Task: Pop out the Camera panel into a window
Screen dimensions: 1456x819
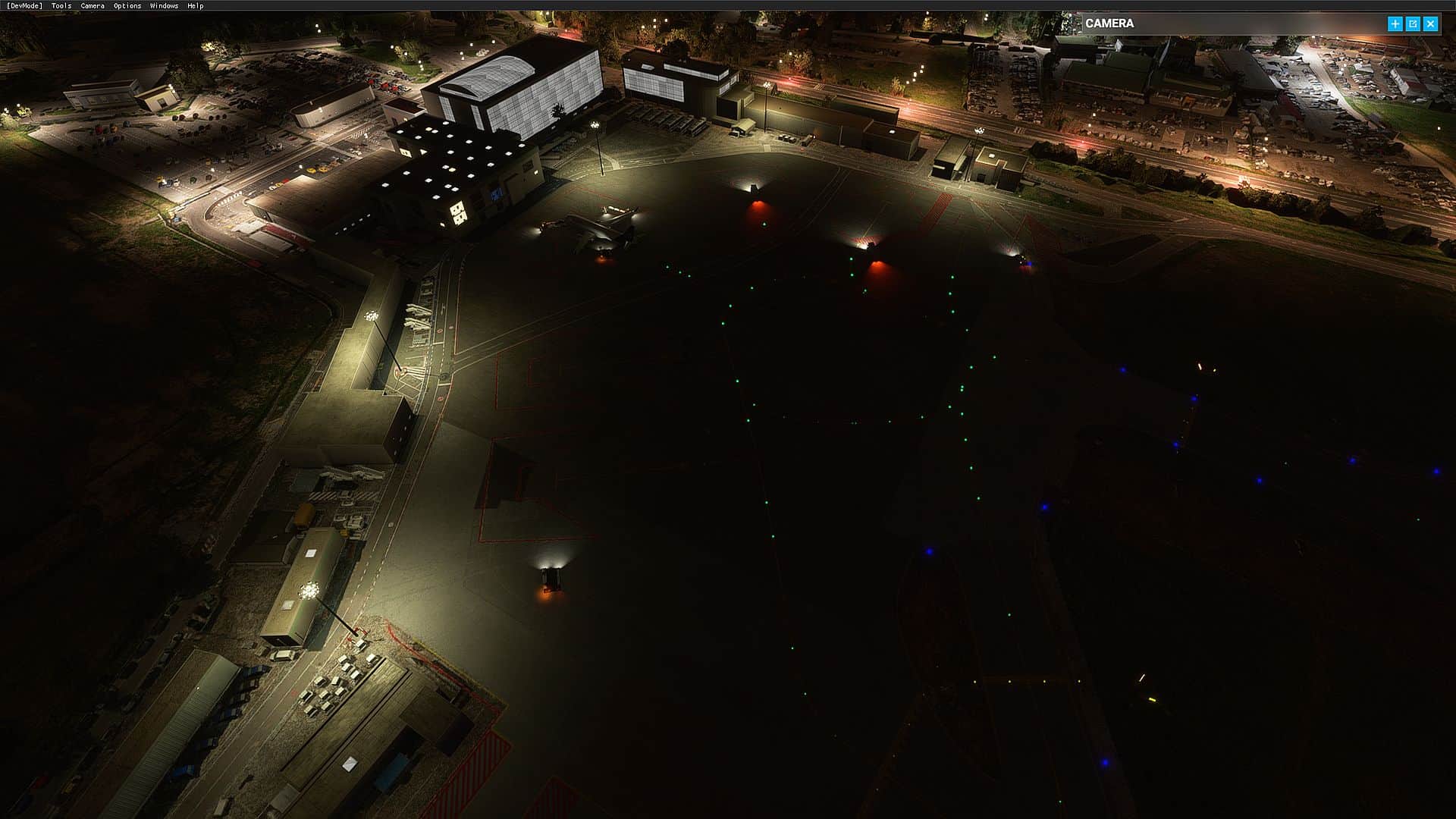Action: (x=1413, y=24)
